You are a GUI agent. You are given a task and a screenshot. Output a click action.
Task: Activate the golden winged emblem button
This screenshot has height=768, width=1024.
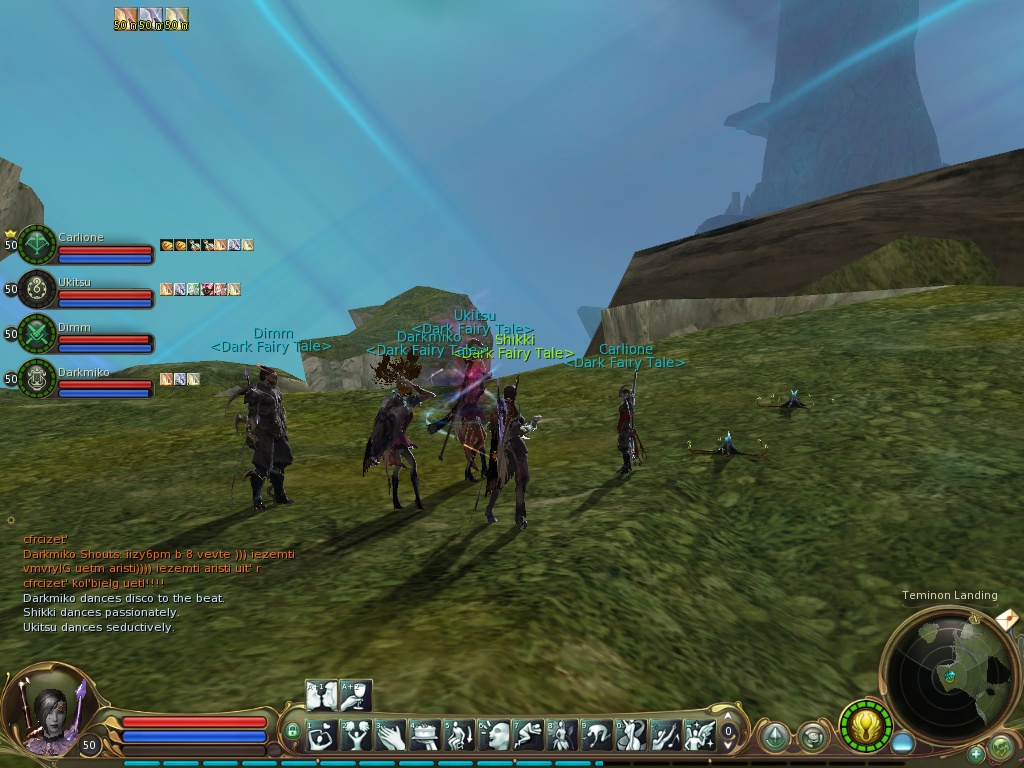point(866,726)
